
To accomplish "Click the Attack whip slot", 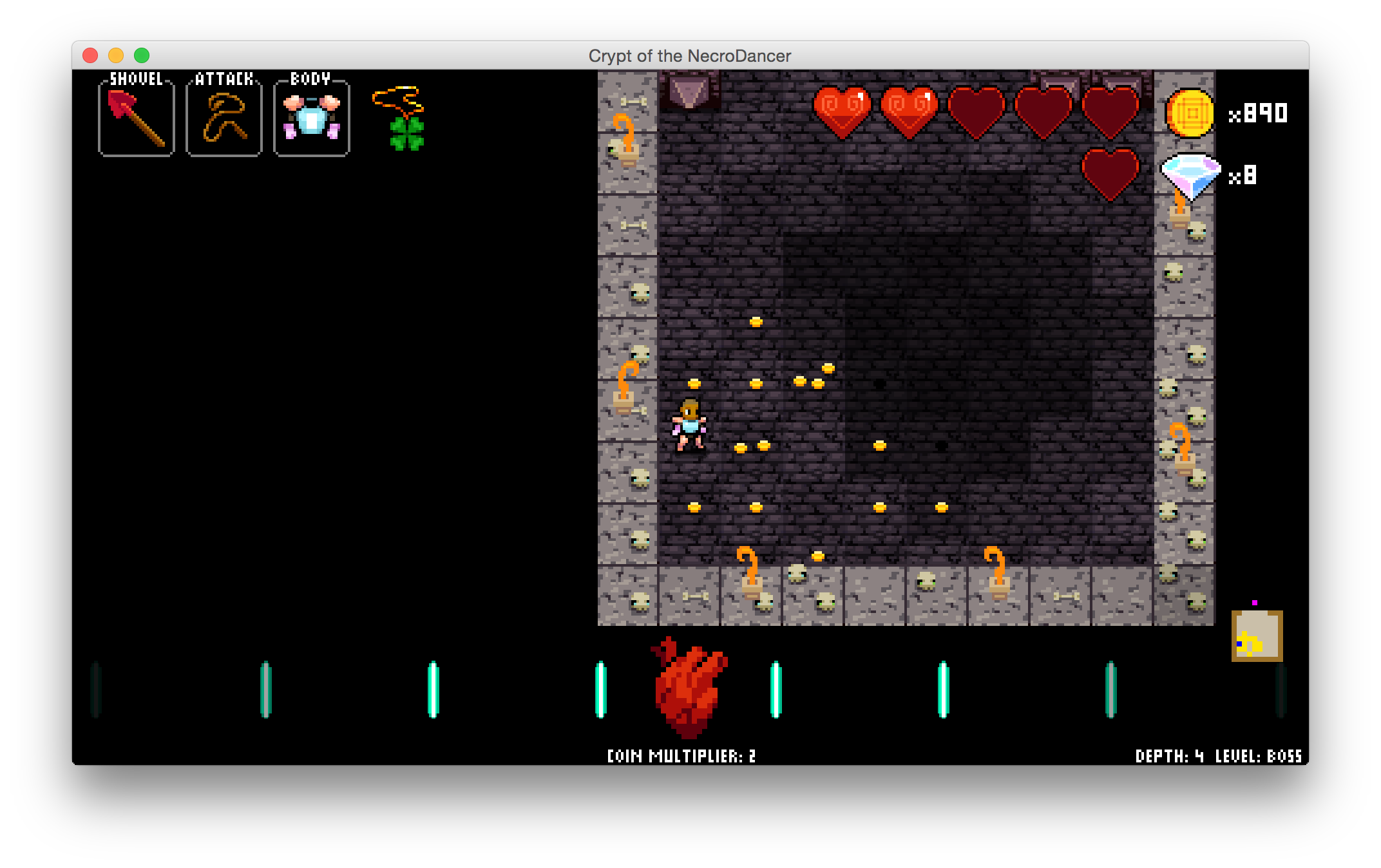I will [224, 119].
